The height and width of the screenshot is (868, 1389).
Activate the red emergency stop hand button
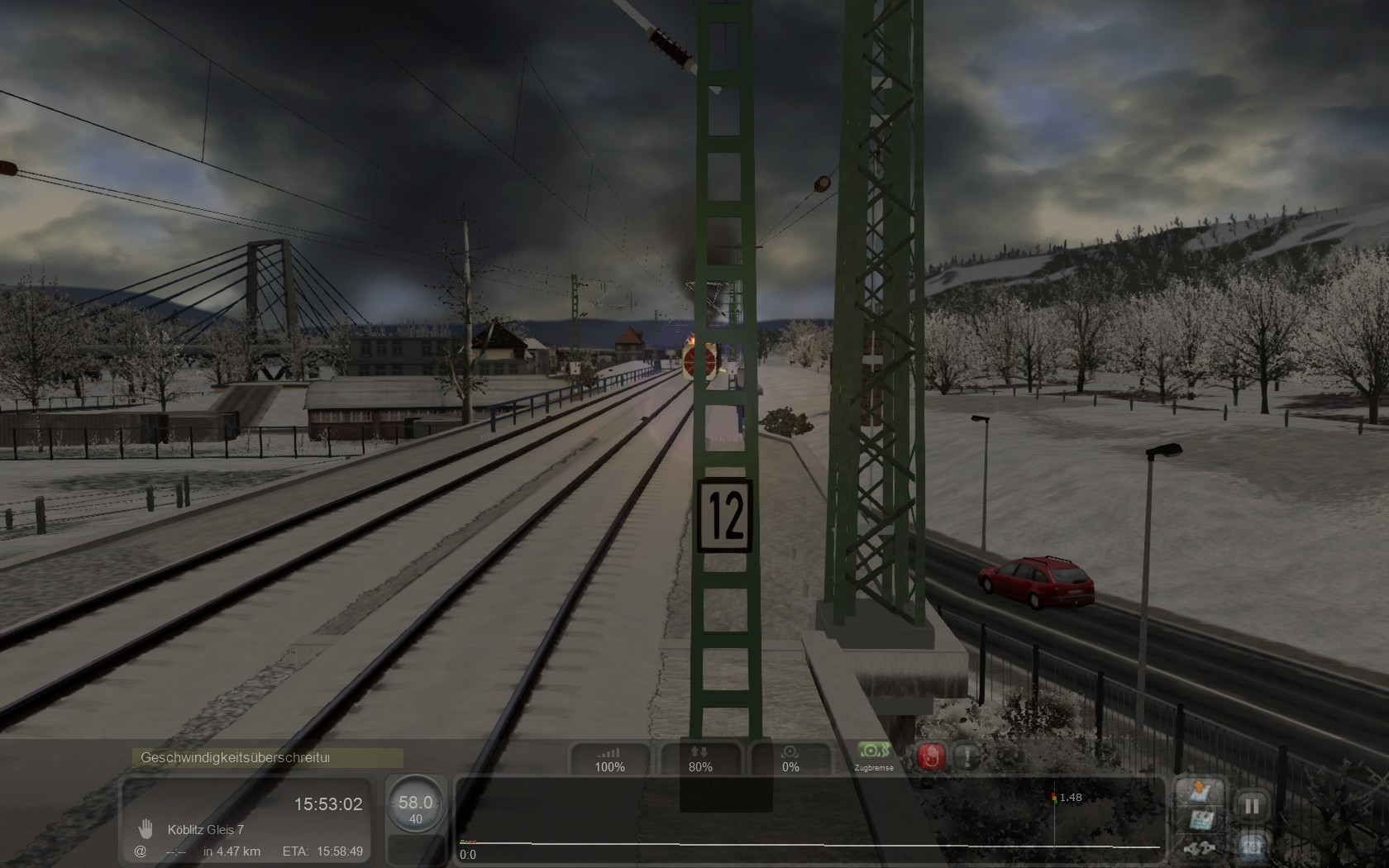point(931,756)
